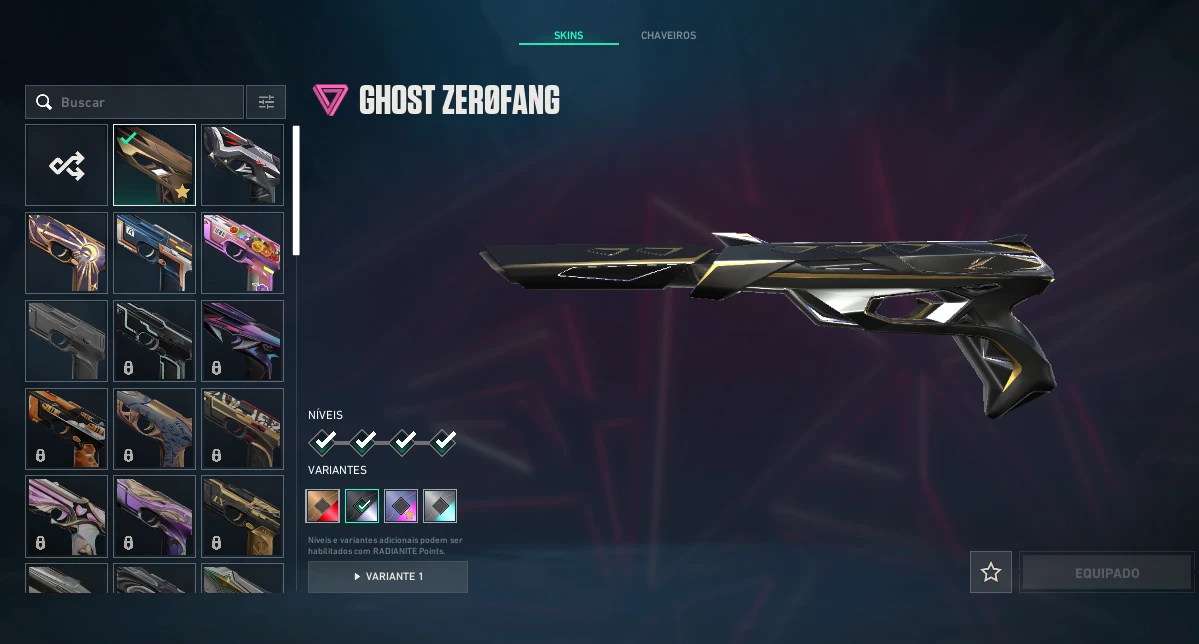Select the plain grey default Ghost skin
Screen dimensions: 1199x644
coord(67,341)
